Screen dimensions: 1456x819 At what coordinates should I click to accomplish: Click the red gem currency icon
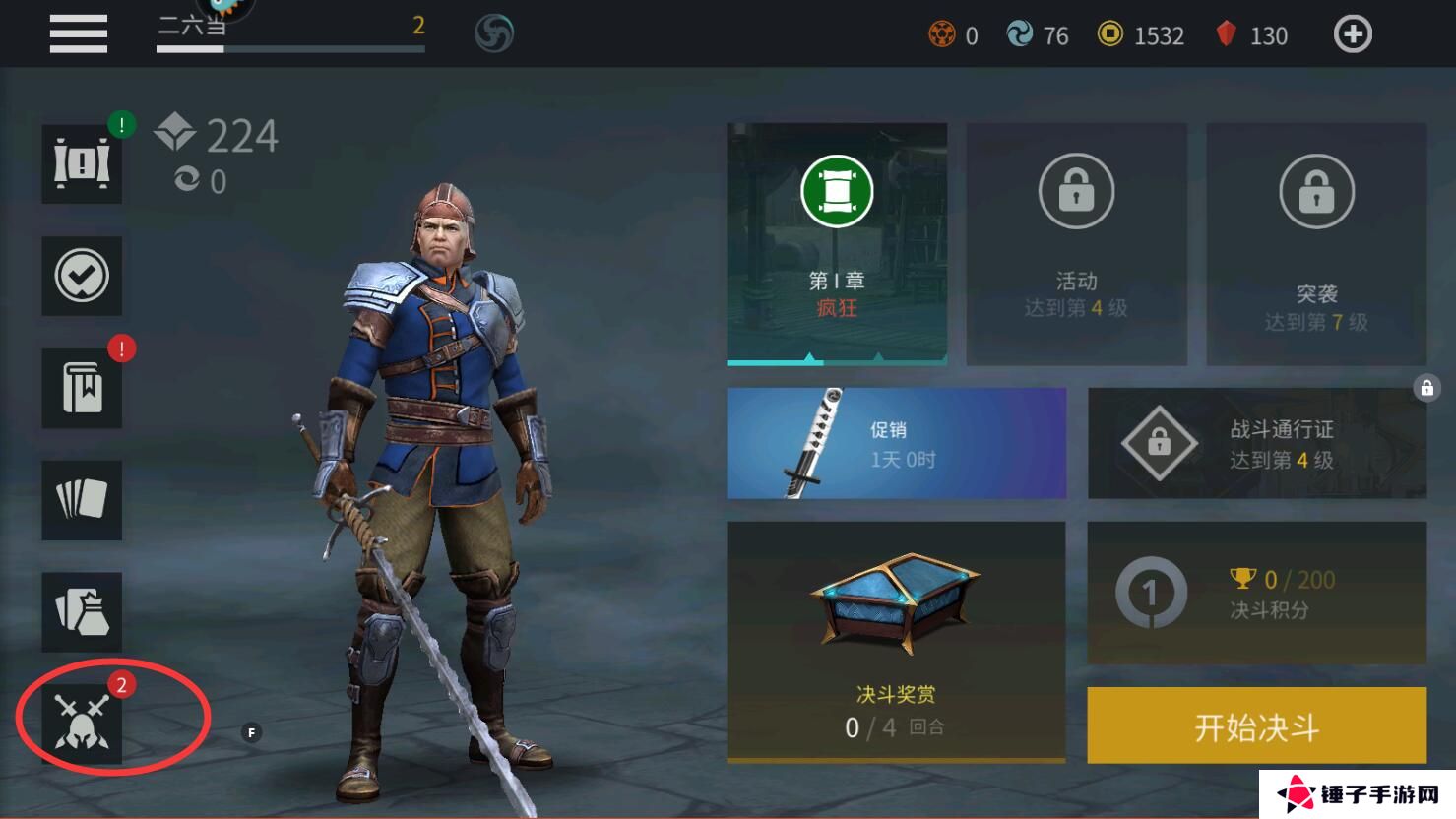pos(1226,34)
